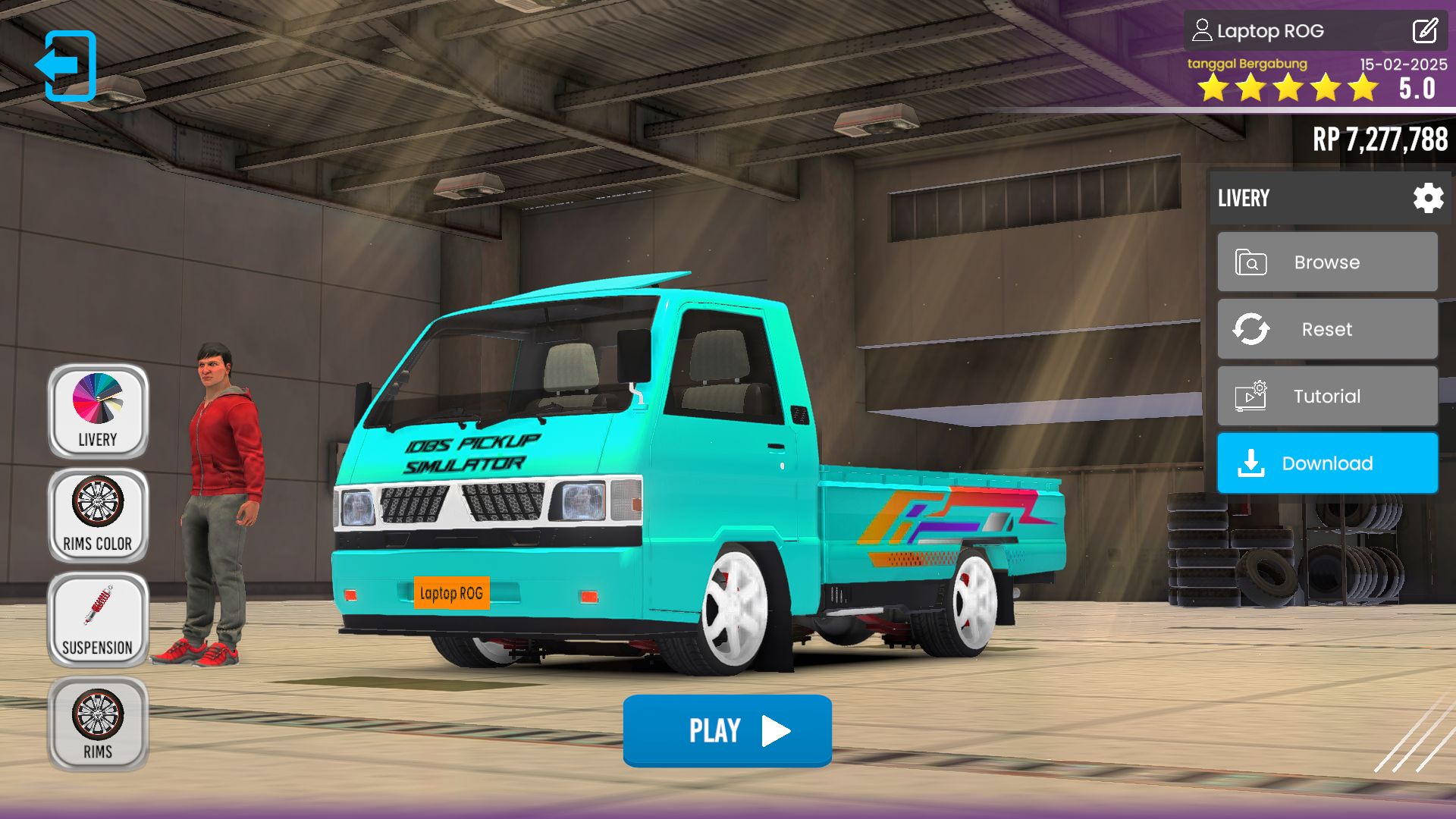Click the Download livery arrow icon
This screenshot has width=1456, height=819.
pos(1250,463)
